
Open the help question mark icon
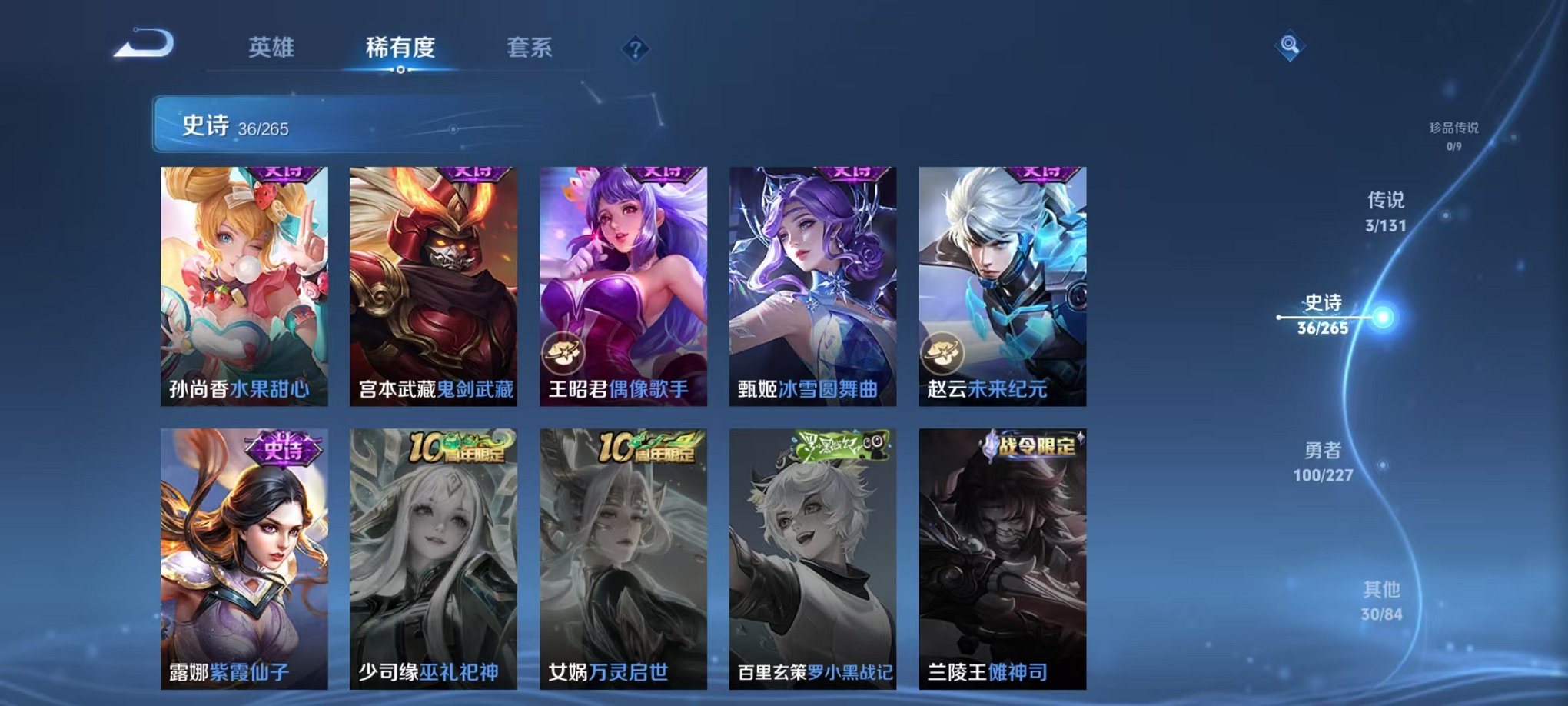coord(635,50)
